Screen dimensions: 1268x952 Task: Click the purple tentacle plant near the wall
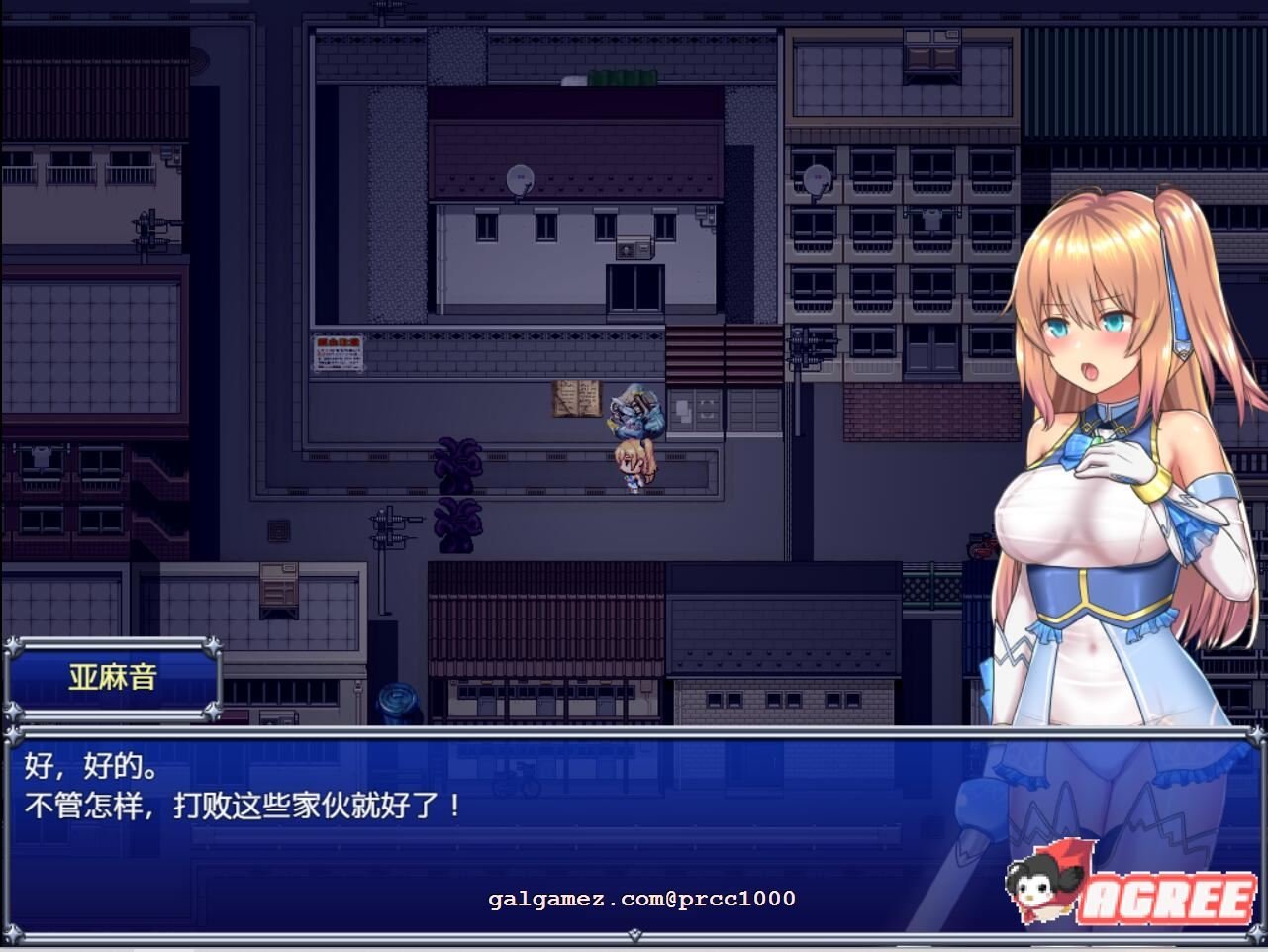[x=458, y=465]
